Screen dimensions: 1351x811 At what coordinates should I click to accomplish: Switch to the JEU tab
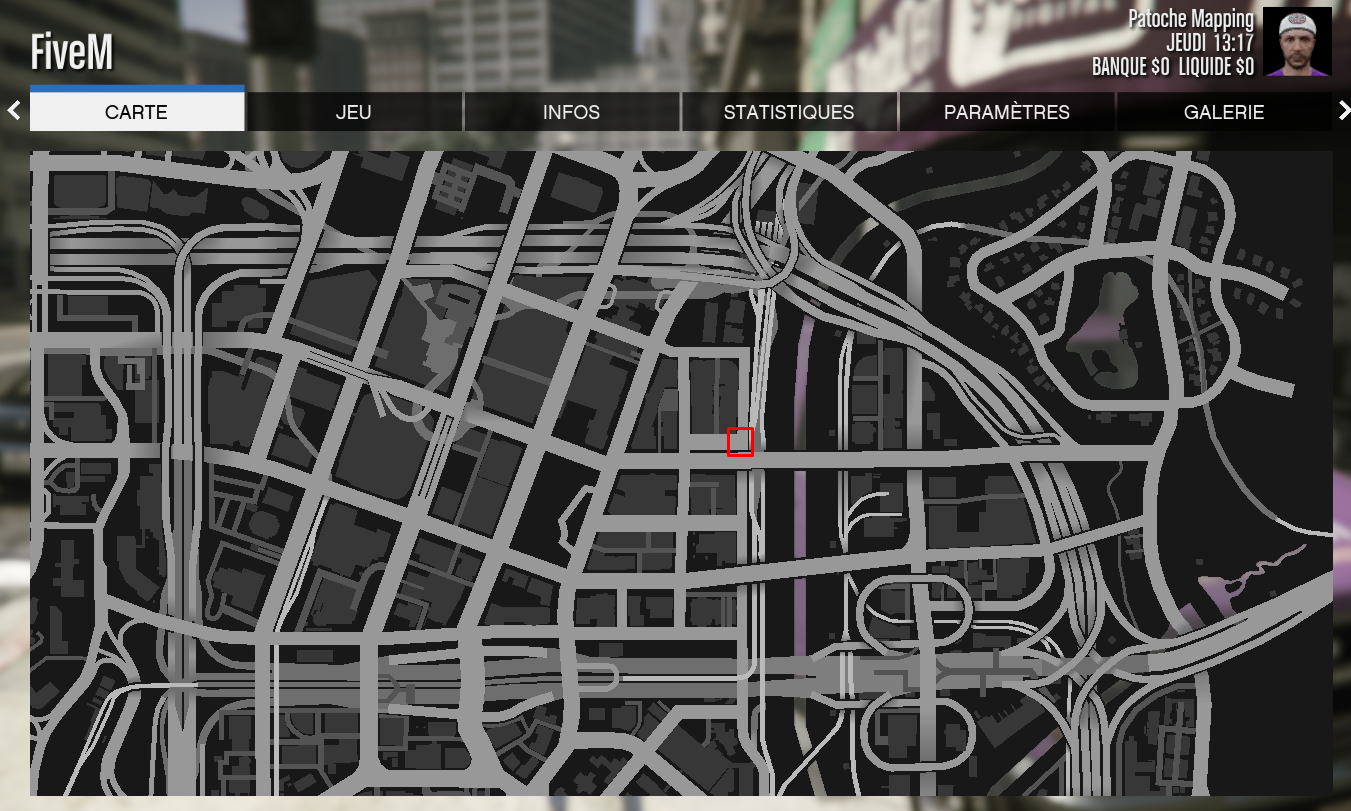coord(354,112)
